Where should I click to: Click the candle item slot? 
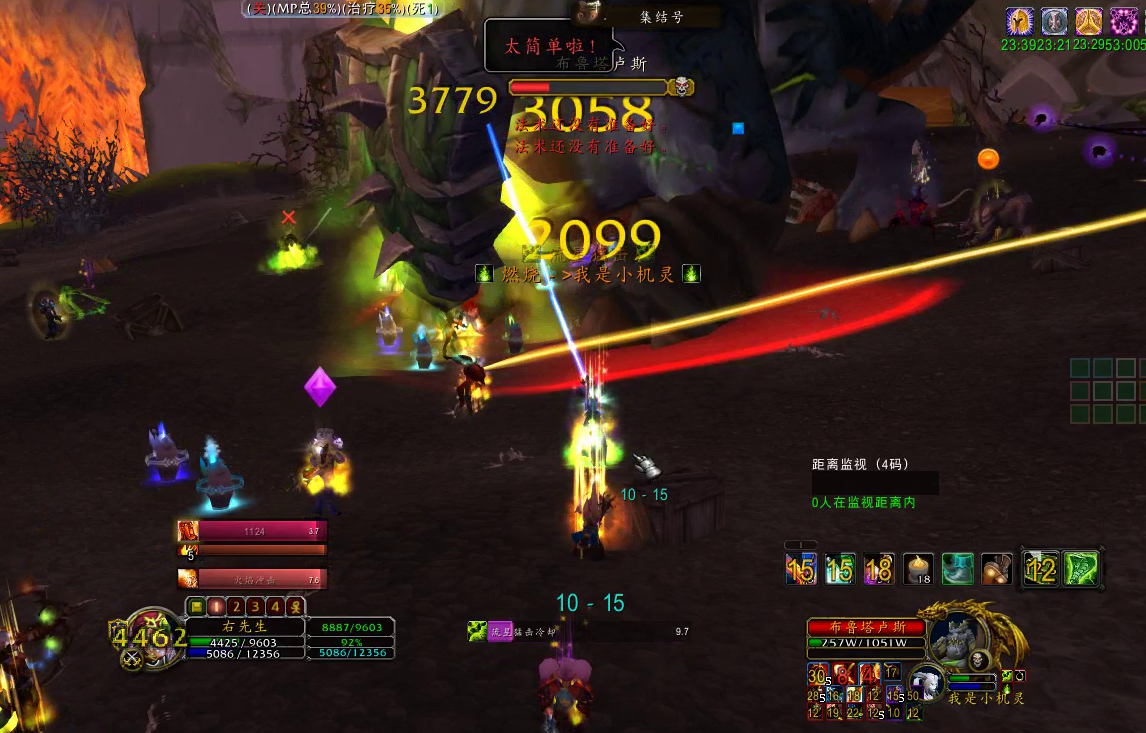918,569
